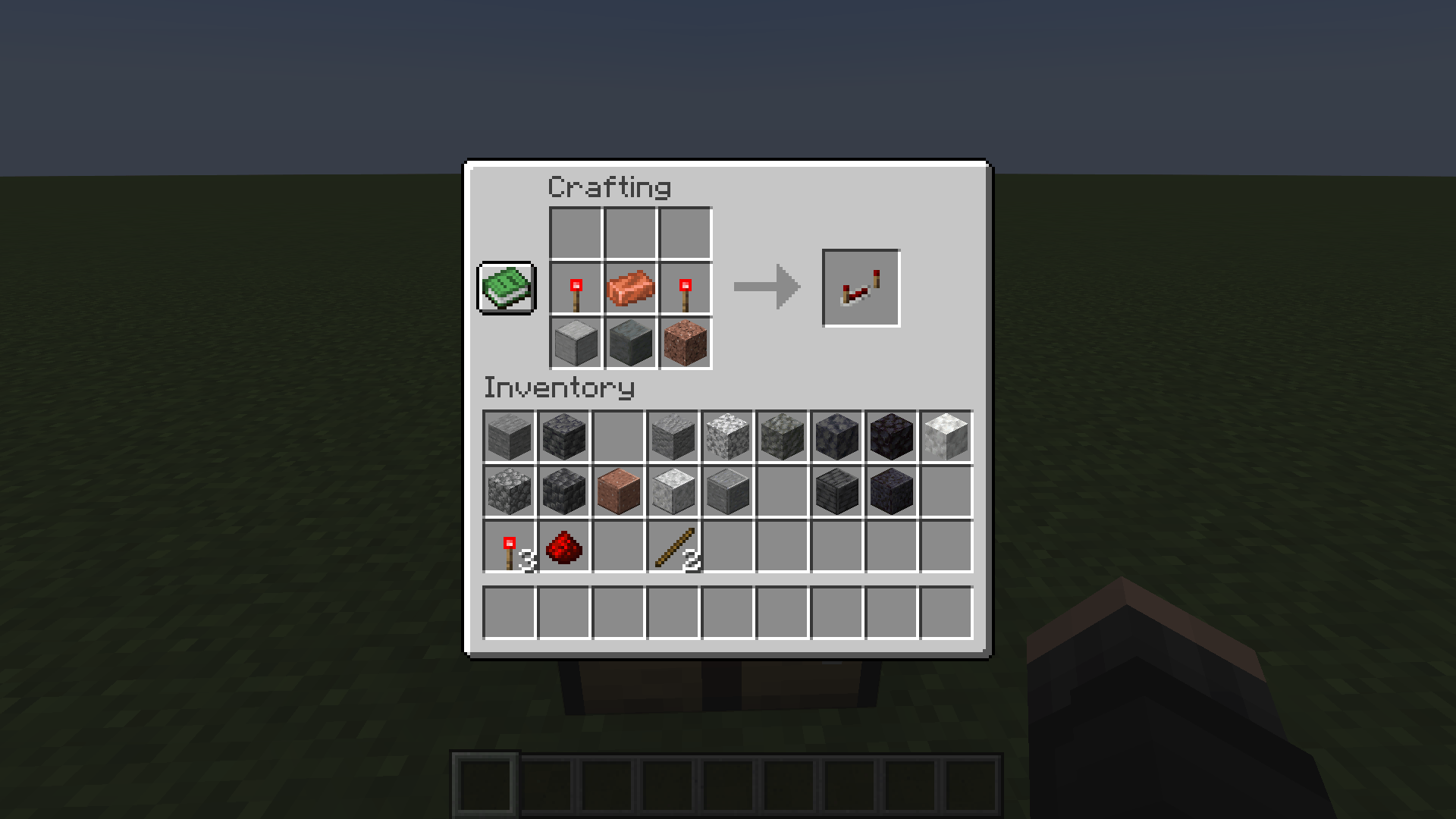The width and height of the screenshot is (1456, 819).
Task: Grab the stack of two sticks
Action: (x=672, y=545)
